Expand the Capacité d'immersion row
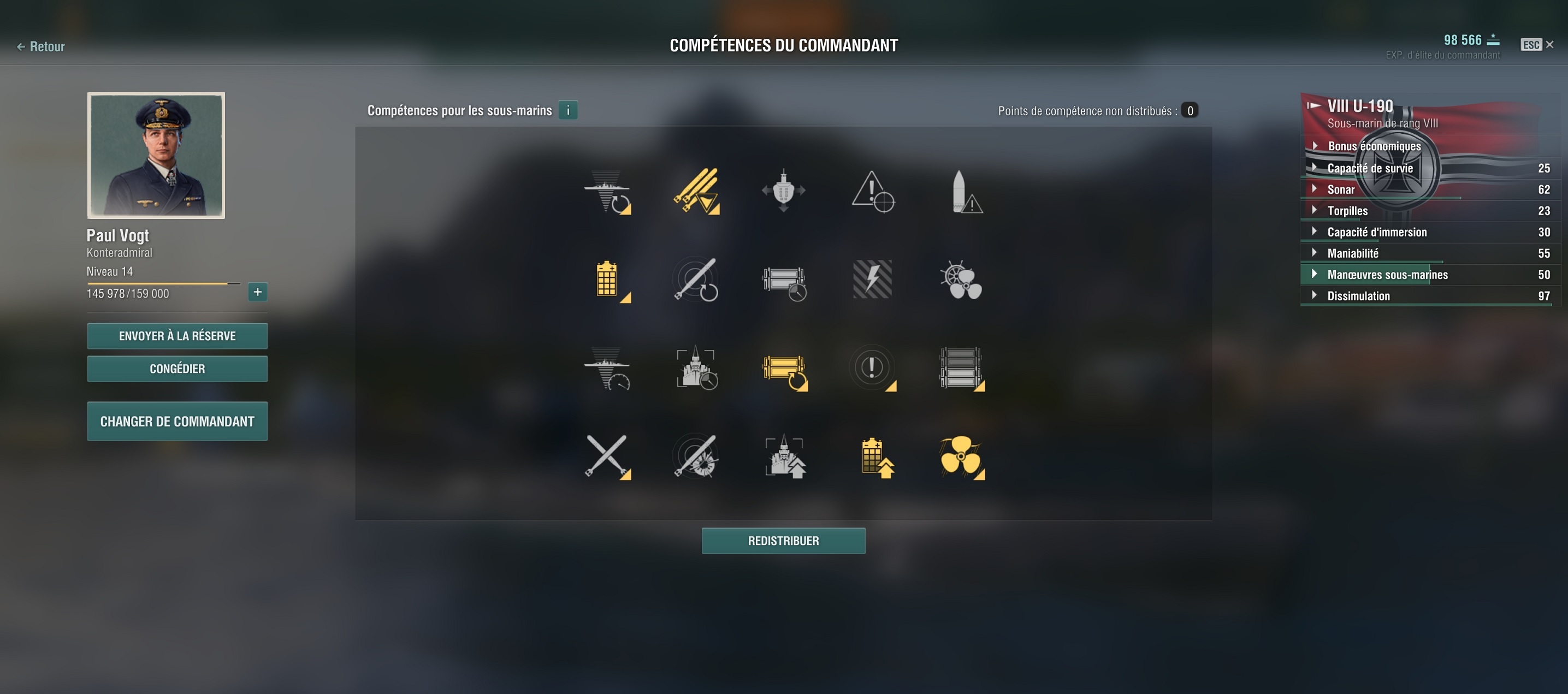 [1376, 232]
